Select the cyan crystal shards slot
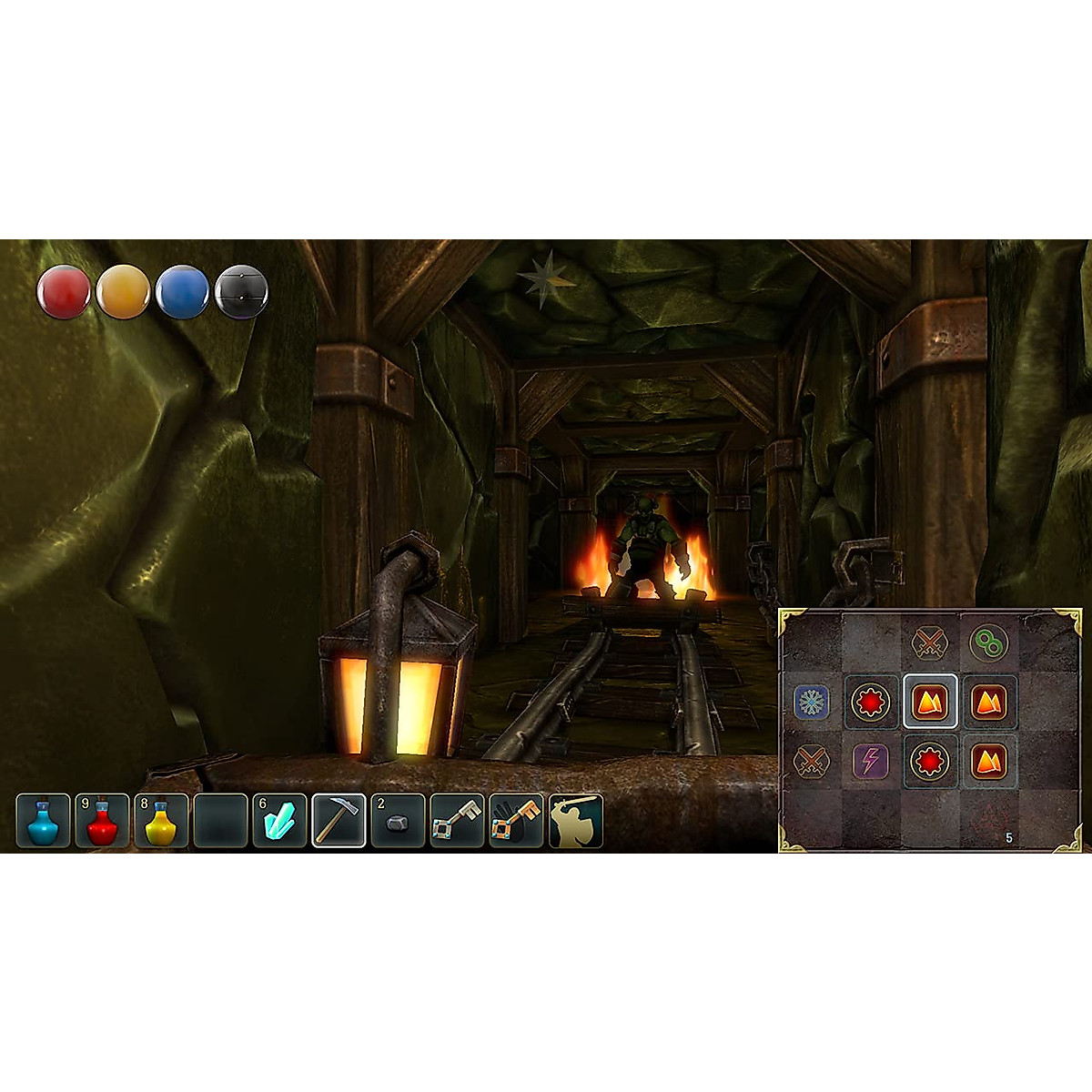The image size is (1092, 1092). (279, 821)
